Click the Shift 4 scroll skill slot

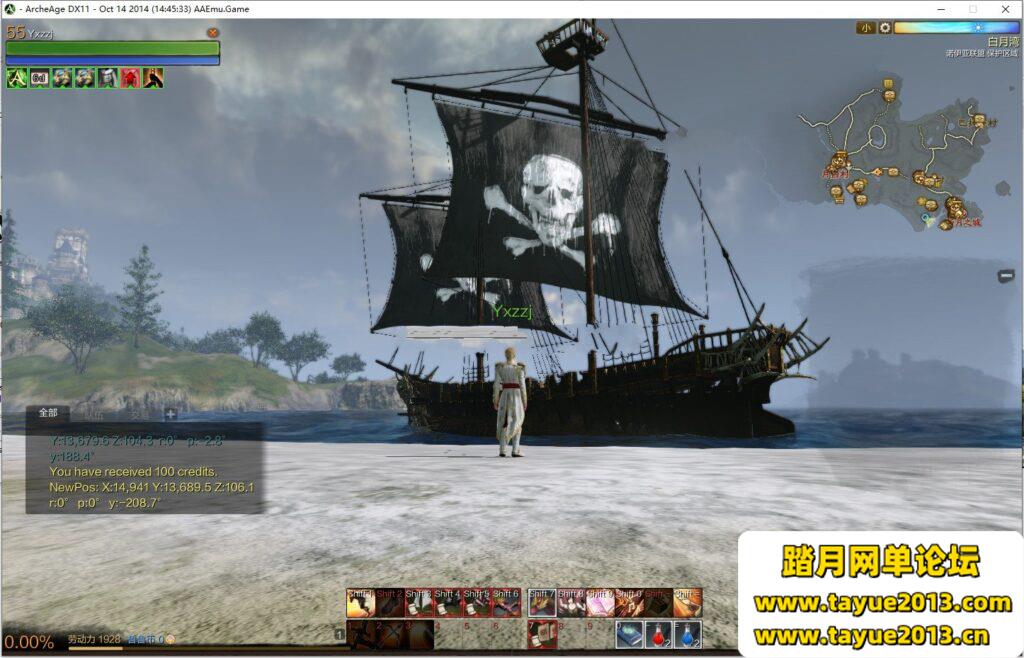pos(448,603)
